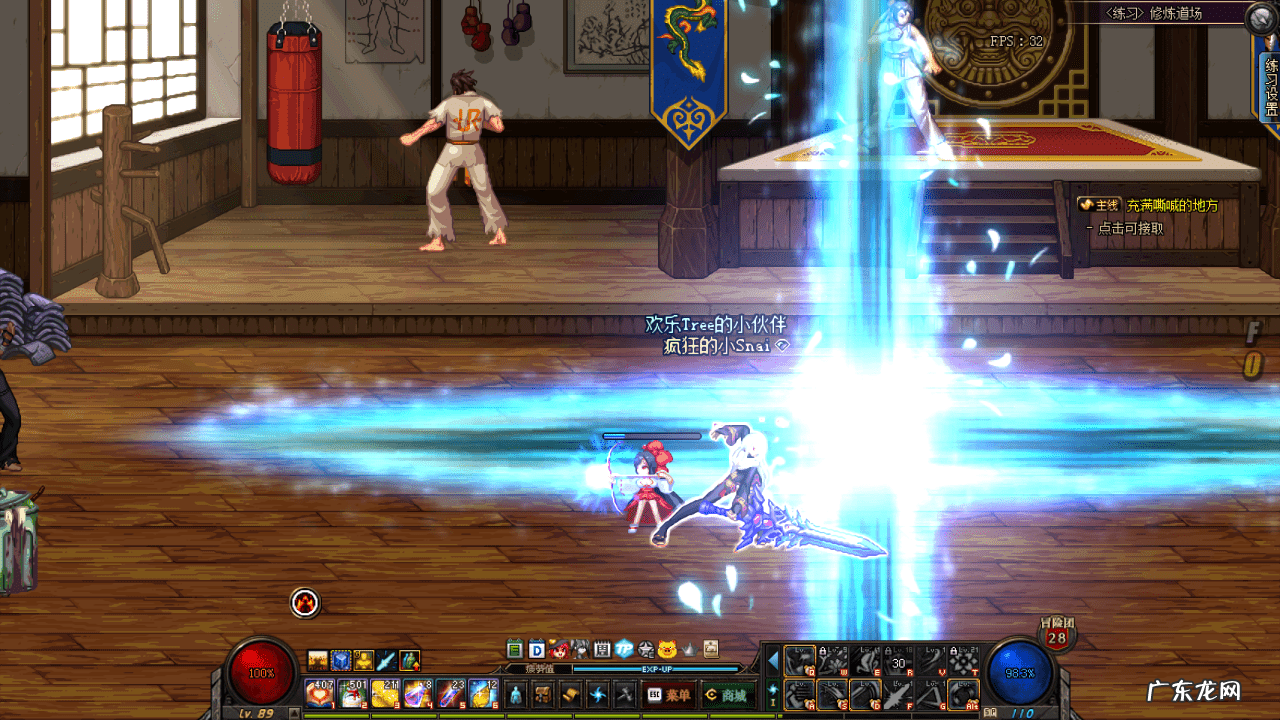Click the red flame buff icon
This screenshot has height=720, width=1280.
(x=305, y=602)
